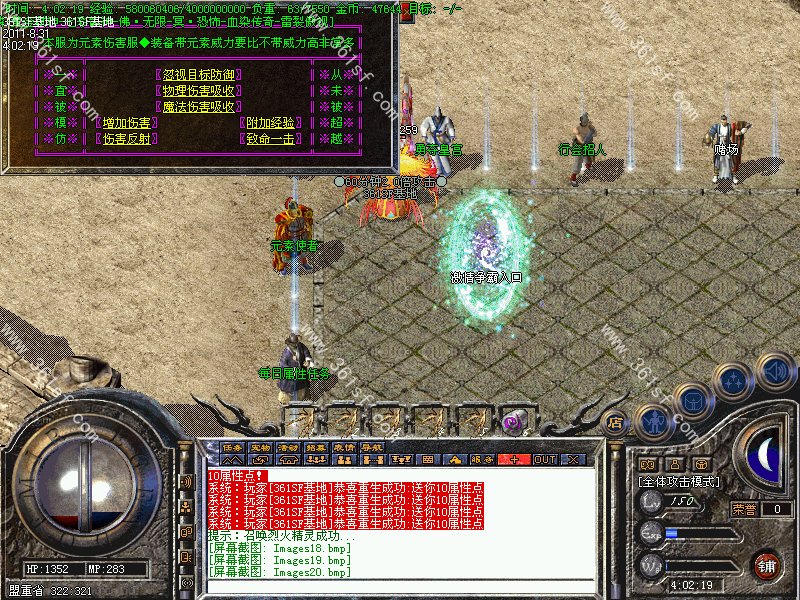The height and width of the screenshot is (600, 800).
Task: Open the 活动 events tab
Action: [x=288, y=447]
